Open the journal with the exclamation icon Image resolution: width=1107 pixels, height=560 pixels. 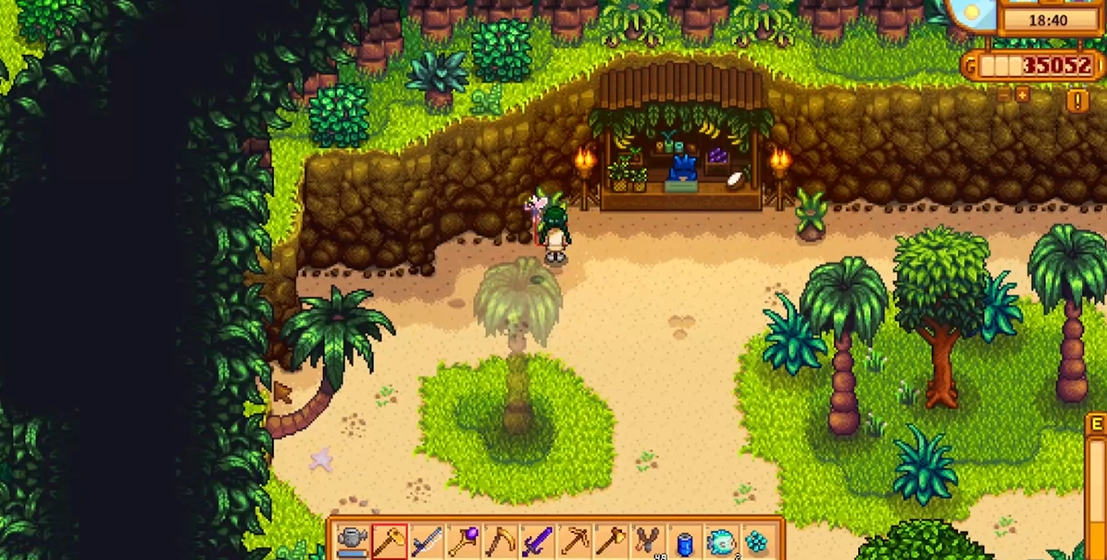(x=1078, y=100)
